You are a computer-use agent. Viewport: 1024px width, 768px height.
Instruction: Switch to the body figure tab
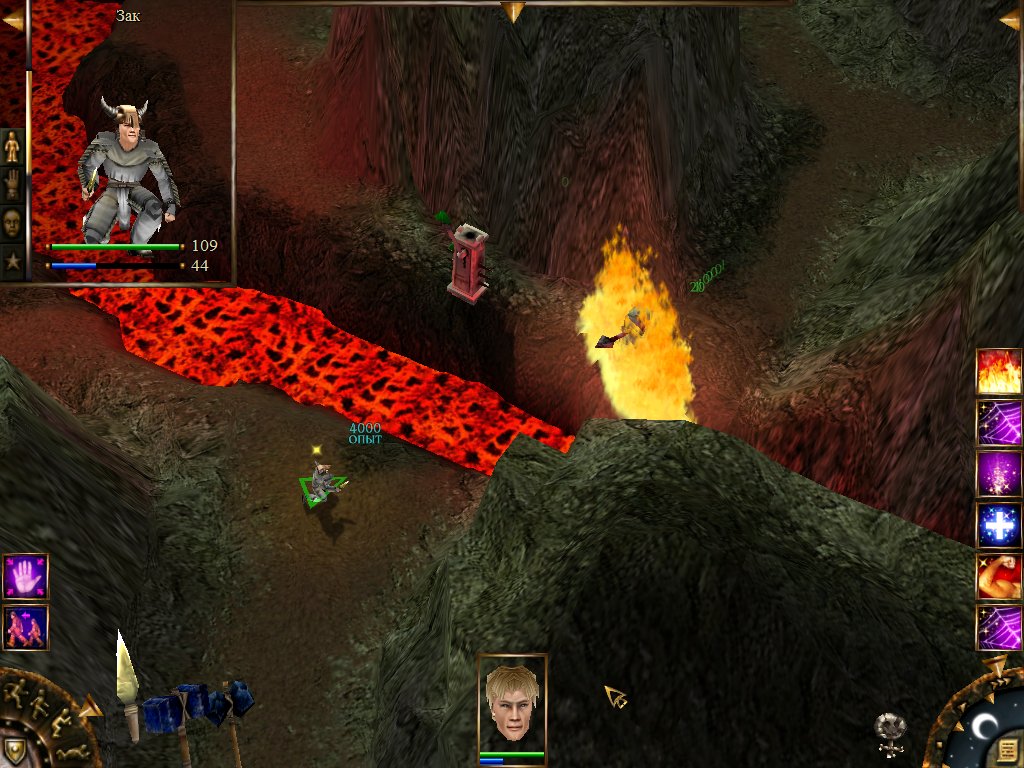click(x=12, y=148)
